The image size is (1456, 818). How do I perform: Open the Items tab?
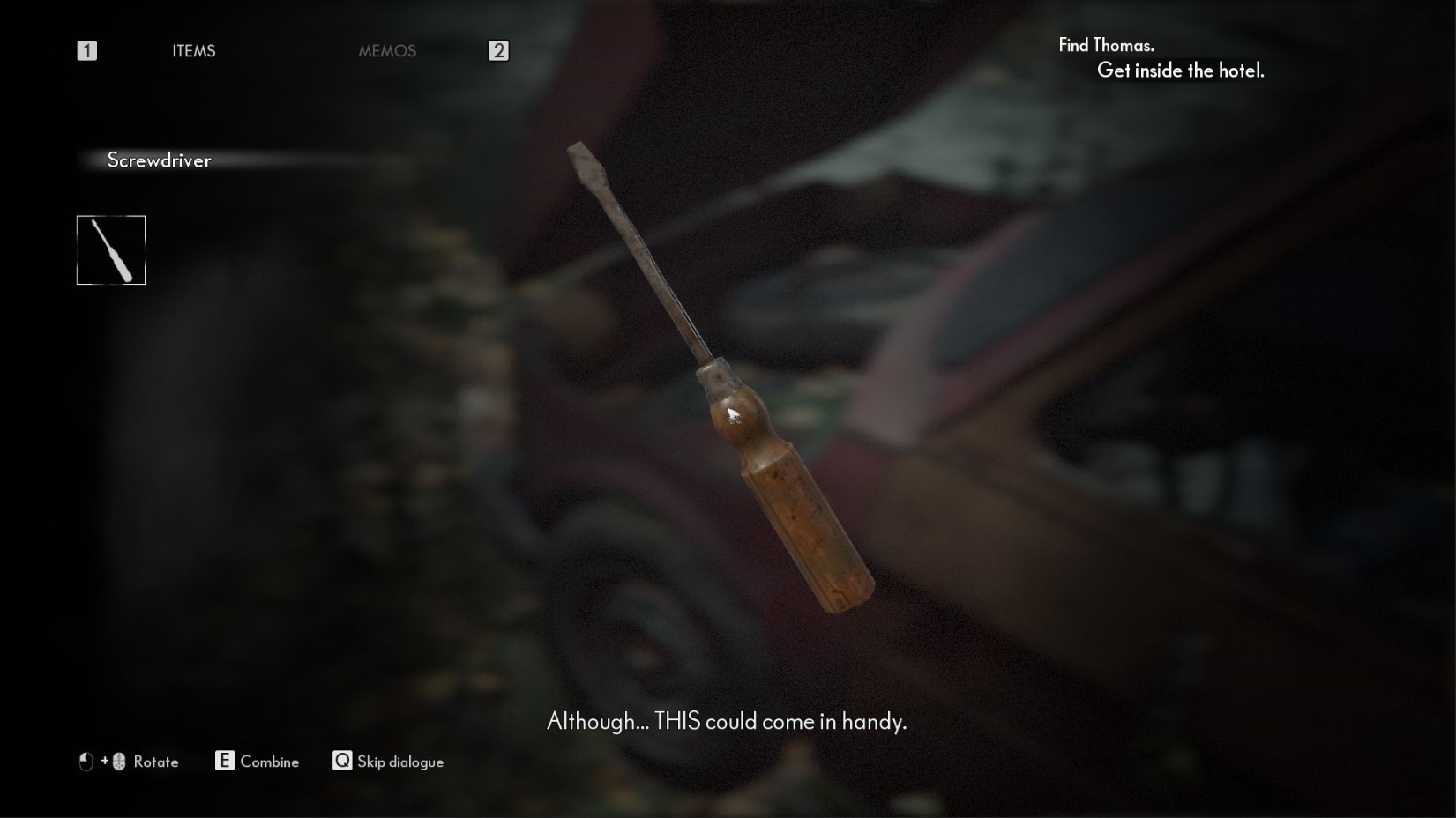pyautogui.click(x=193, y=51)
